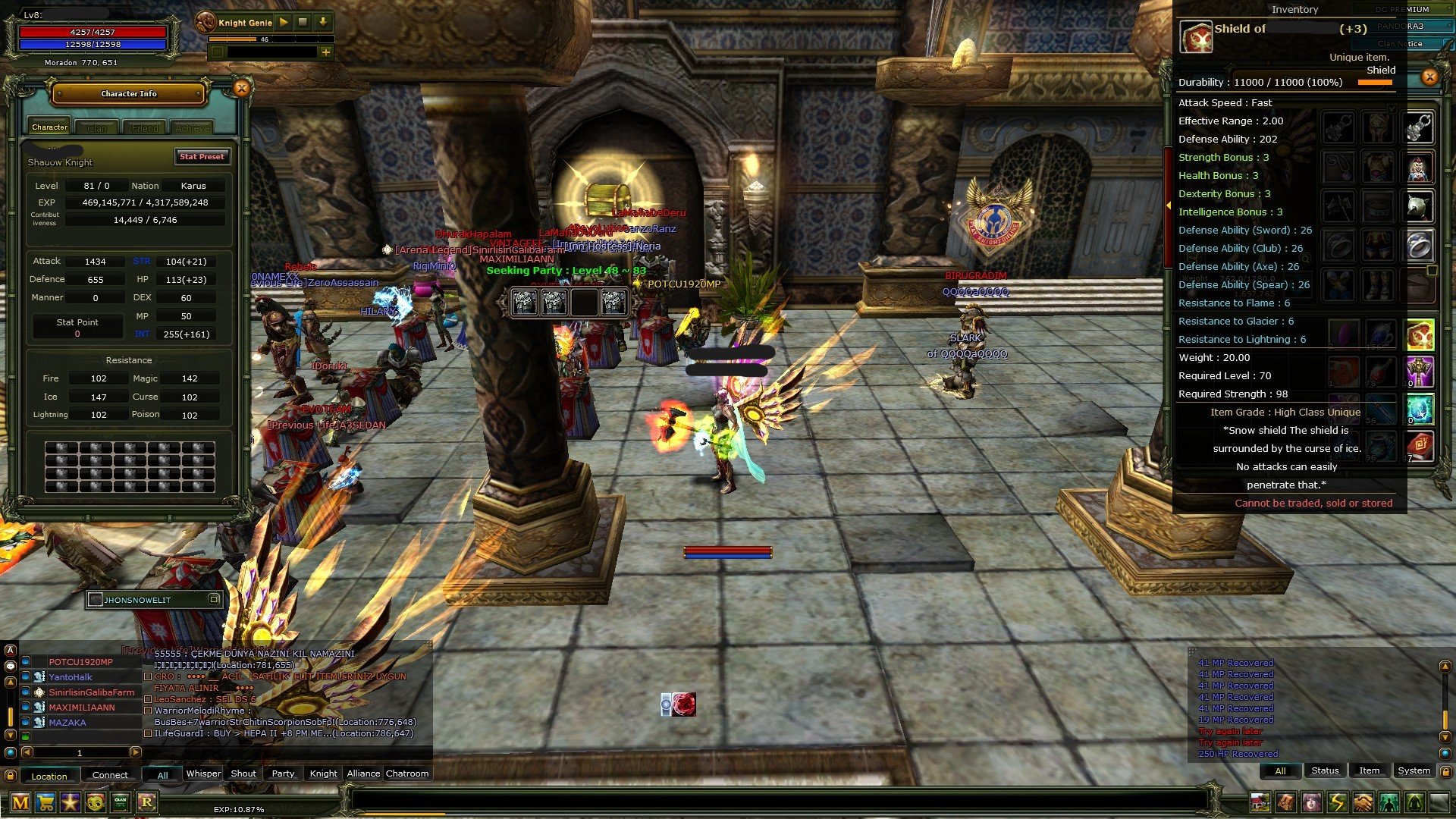Open the town house icon near the minimap

click(1260, 802)
